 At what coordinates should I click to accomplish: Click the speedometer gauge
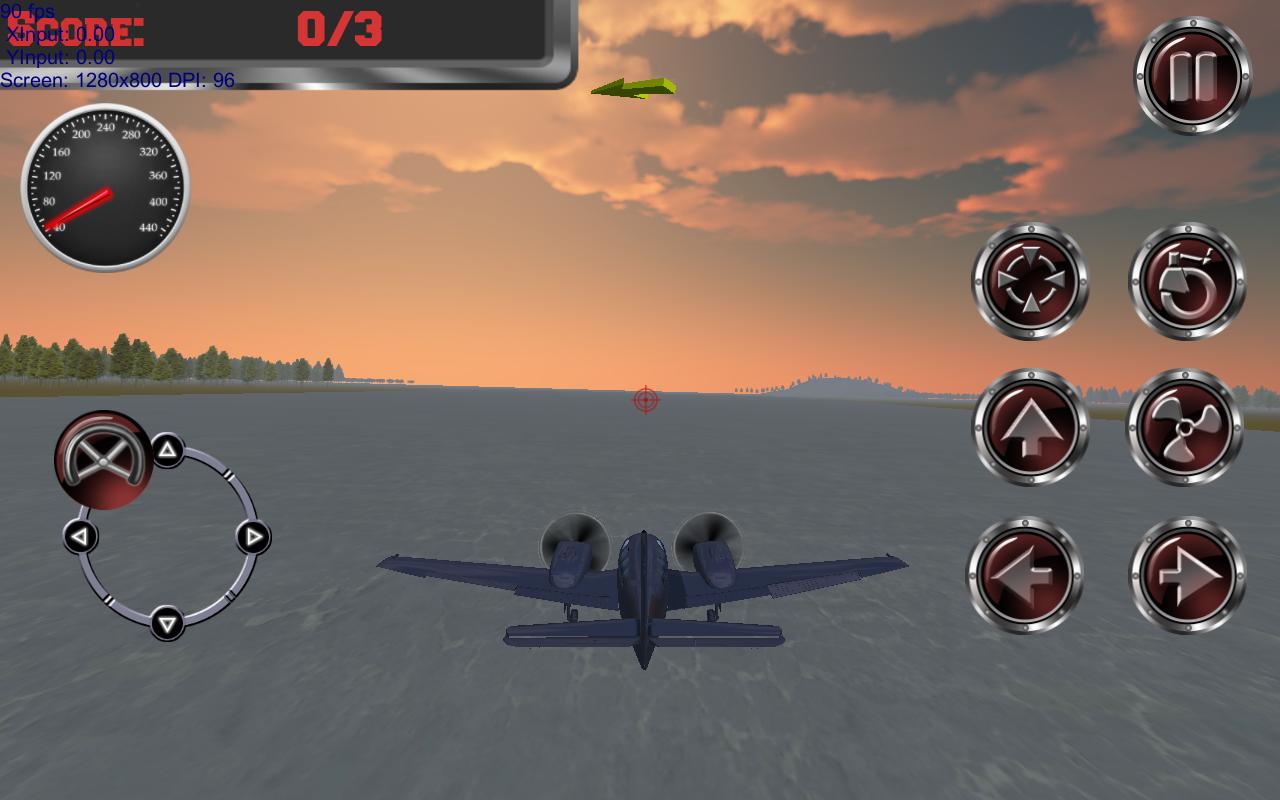click(105, 188)
